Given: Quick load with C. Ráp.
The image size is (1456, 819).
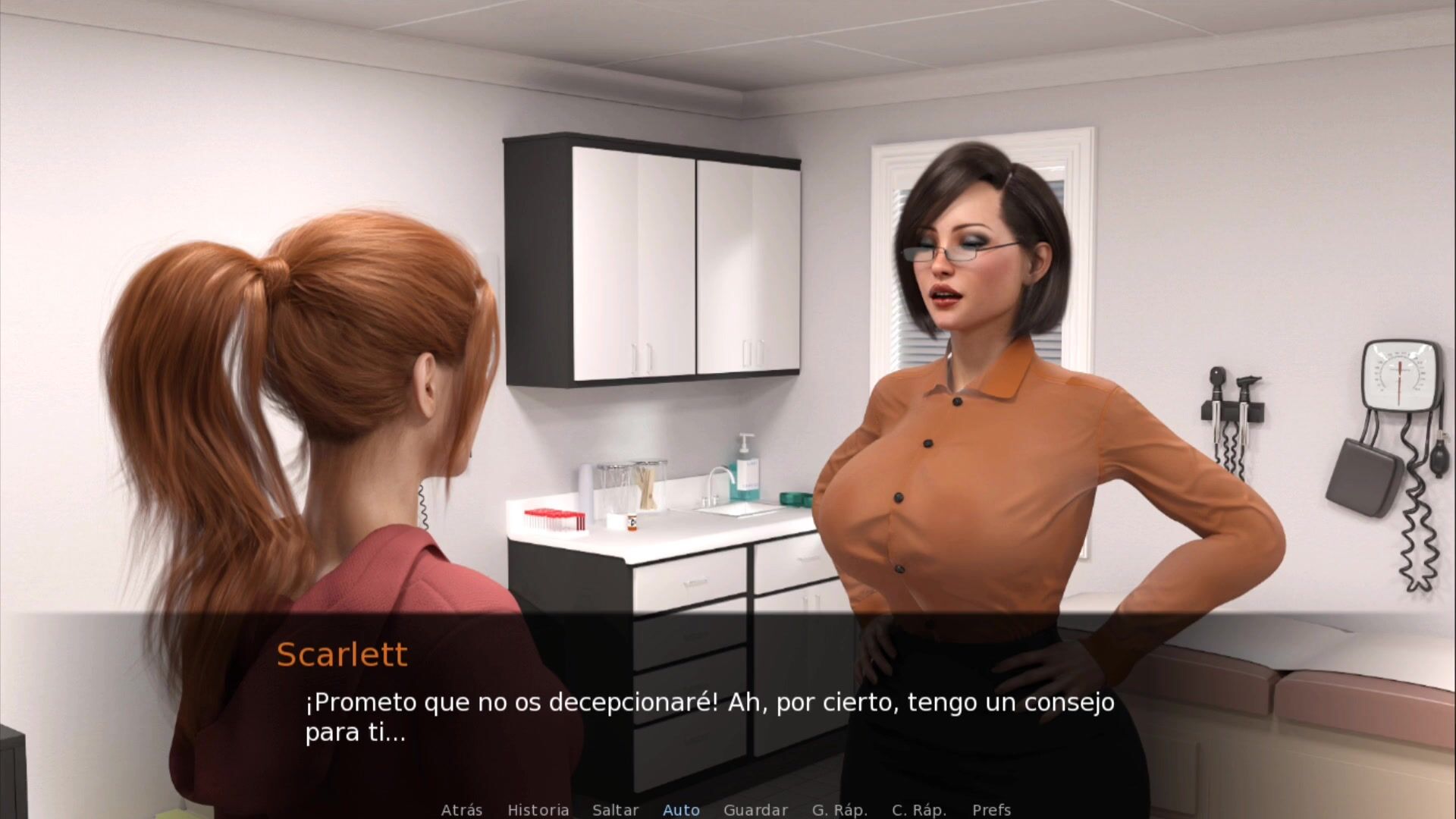Looking at the screenshot, I should click(x=919, y=810).
